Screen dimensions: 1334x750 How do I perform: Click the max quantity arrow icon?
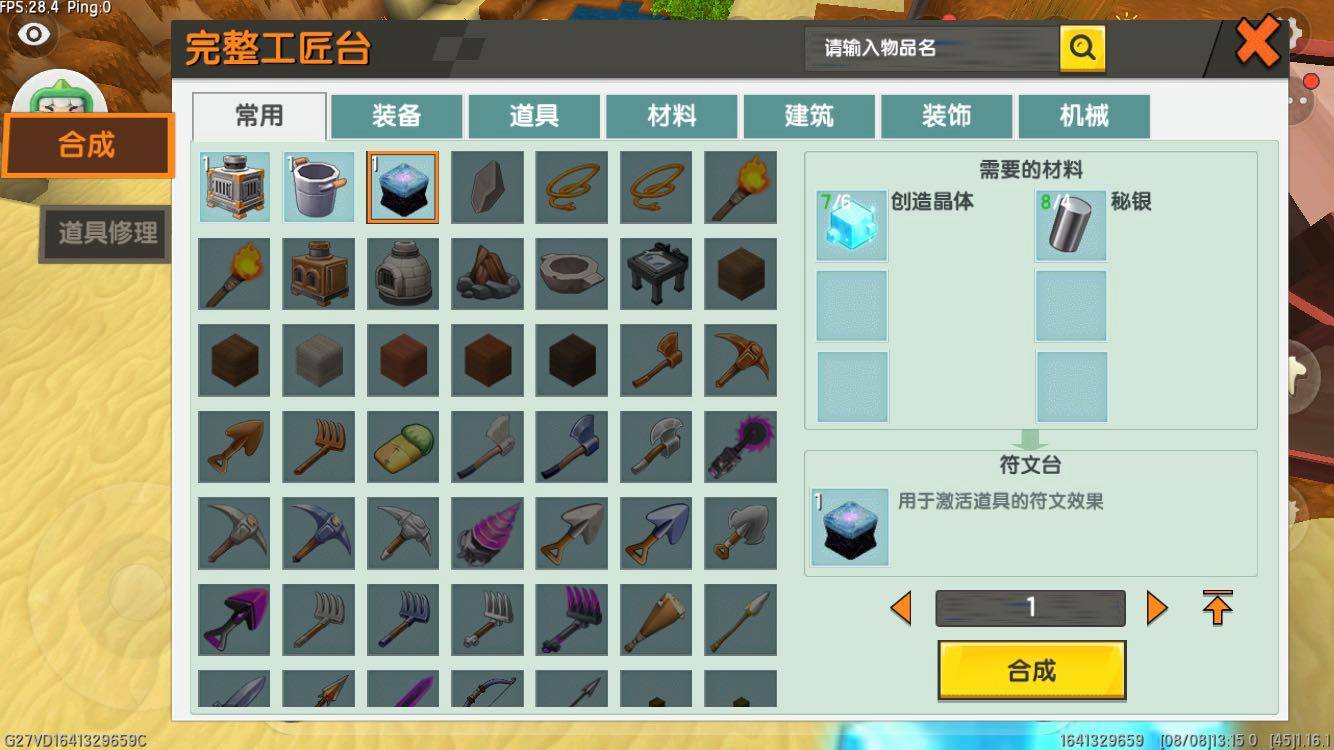(1218, 607)
